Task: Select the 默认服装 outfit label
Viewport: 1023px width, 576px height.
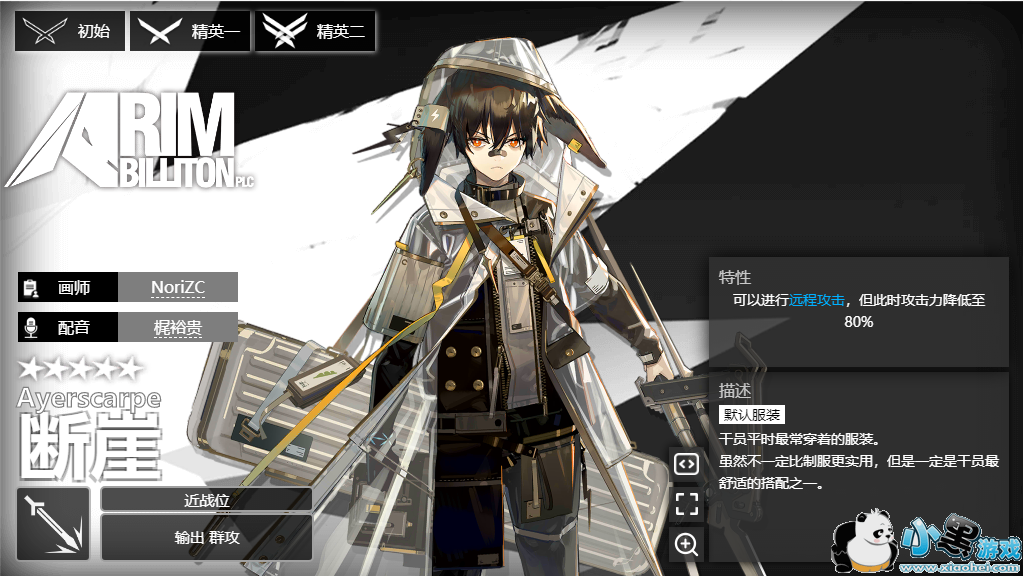Action: coord(752,415)
